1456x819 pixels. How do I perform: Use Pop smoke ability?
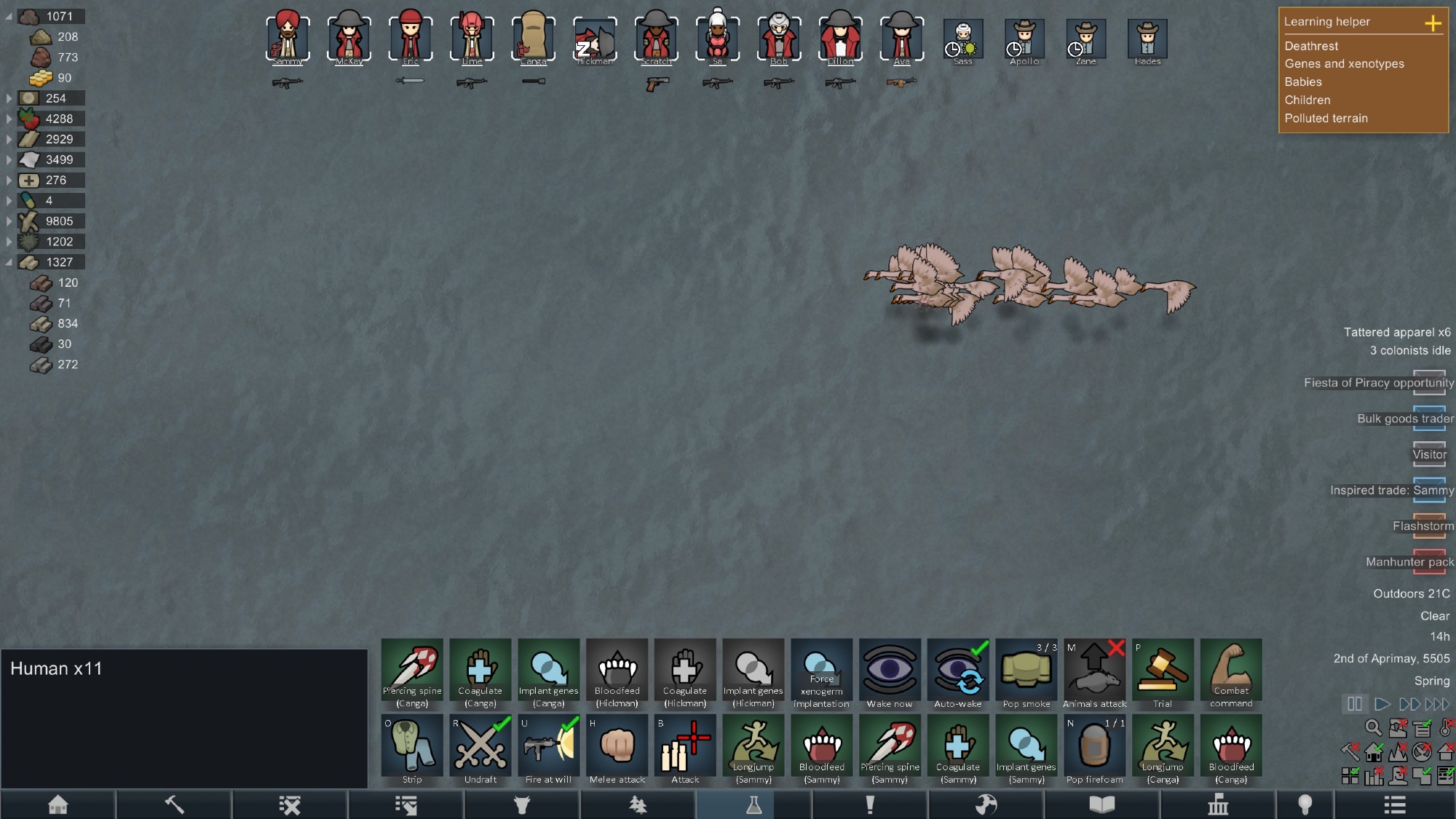click(1026, 673)
